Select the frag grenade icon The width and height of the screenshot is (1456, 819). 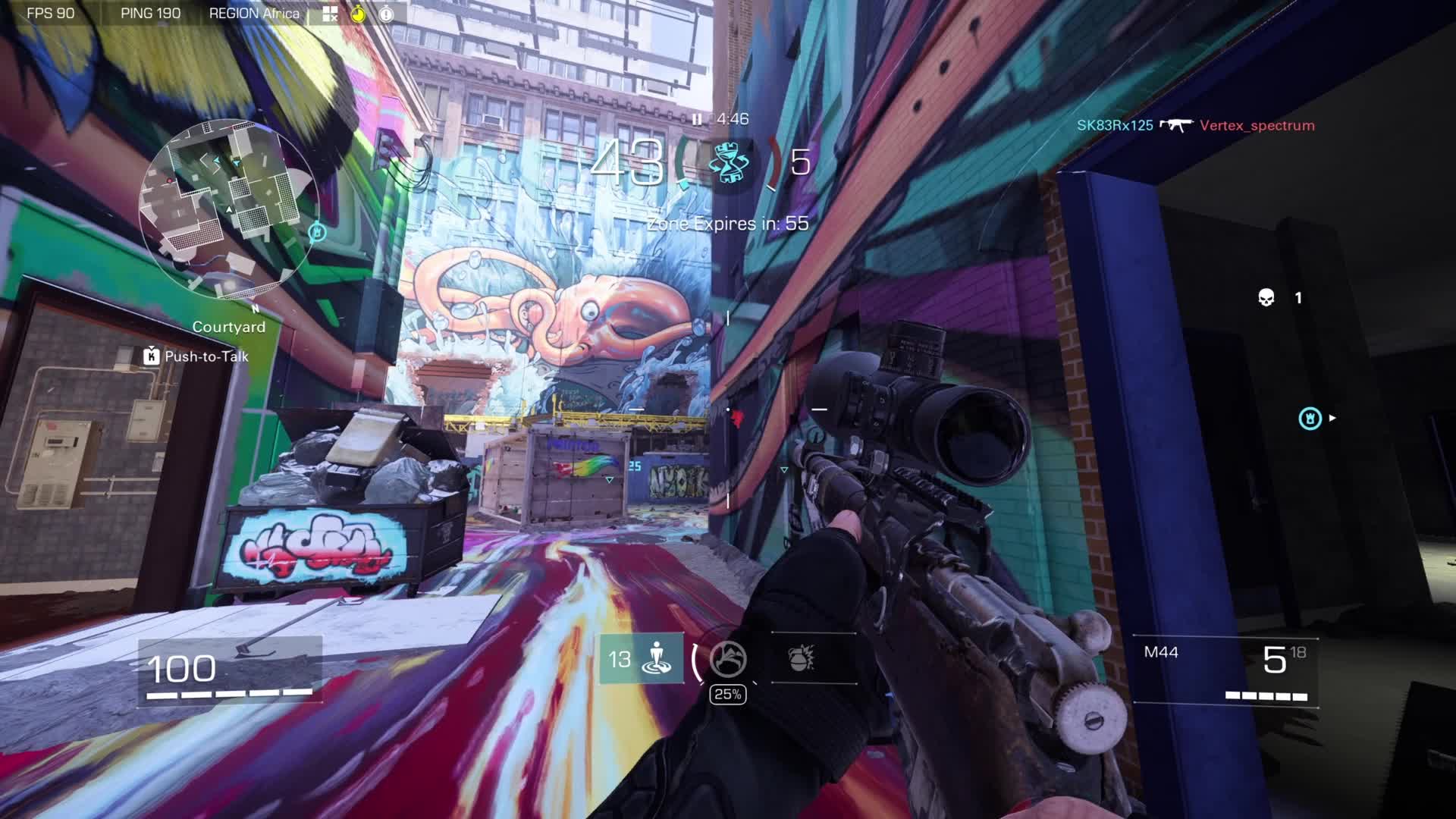tap(802, 658)
